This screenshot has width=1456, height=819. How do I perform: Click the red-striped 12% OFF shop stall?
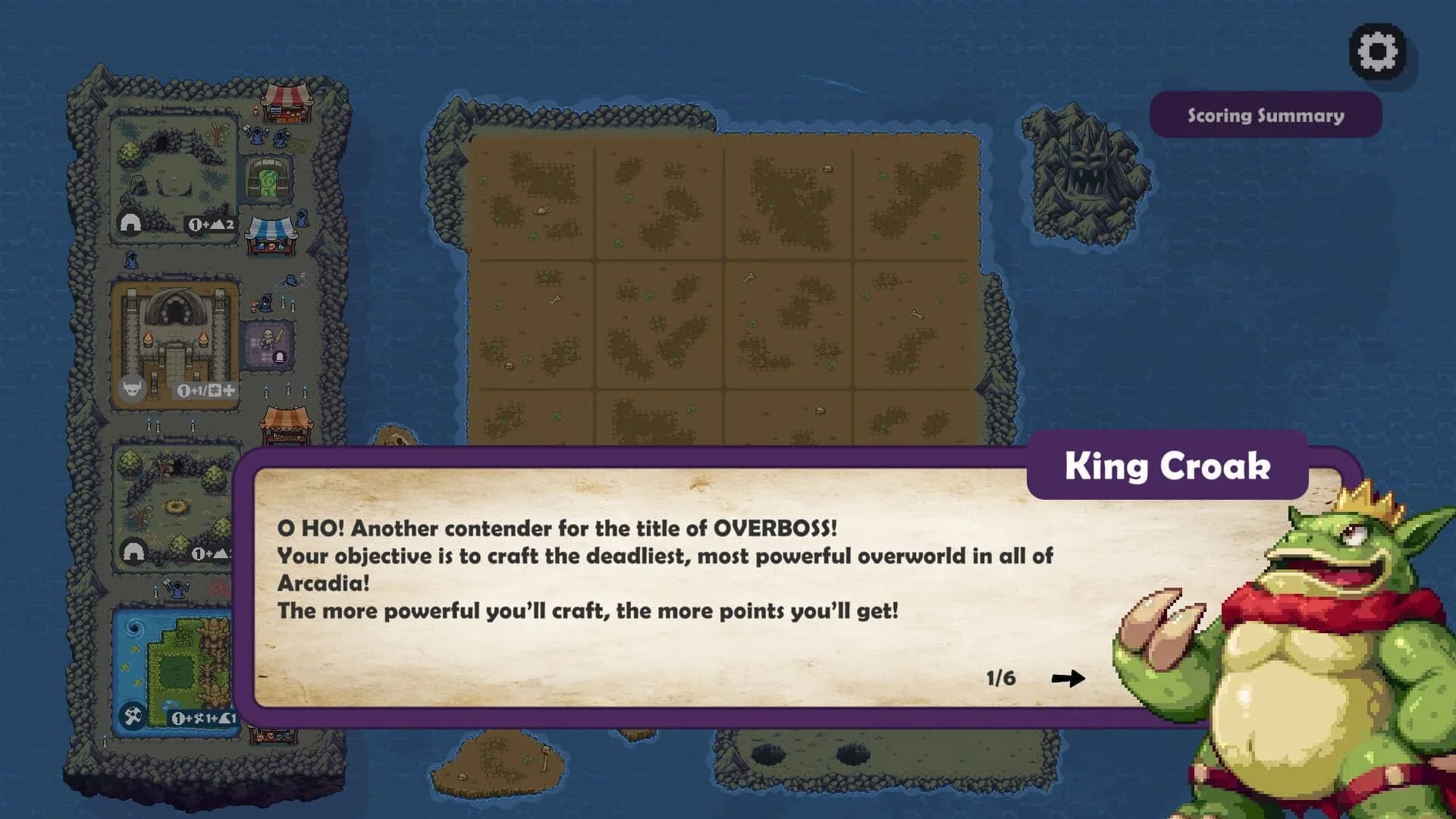point(288,106)
